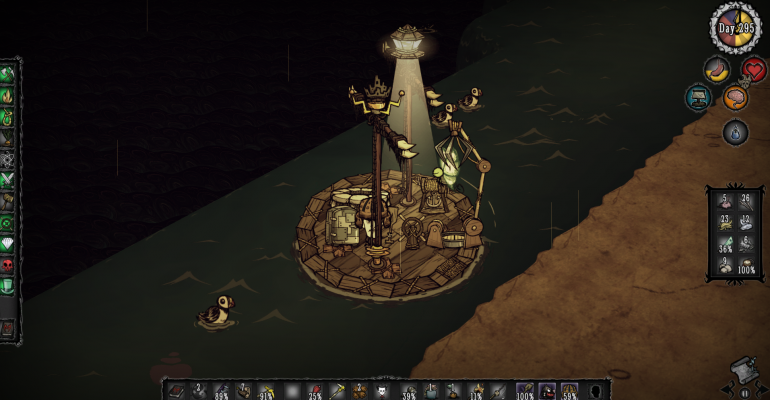770x400 pixels.
Task: Click the Day 295 clock
Action: (734, 27)
